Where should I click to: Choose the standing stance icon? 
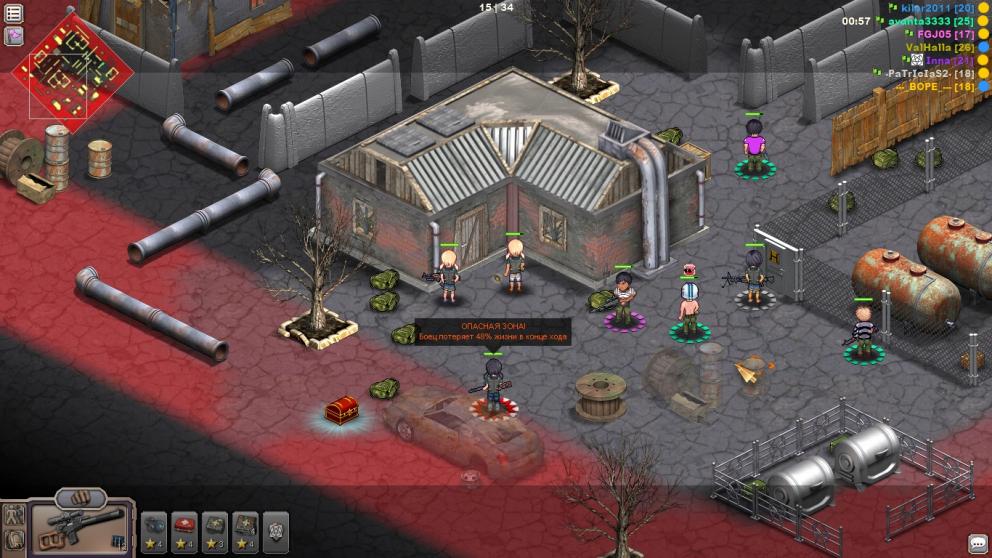(x=14, y=516)
